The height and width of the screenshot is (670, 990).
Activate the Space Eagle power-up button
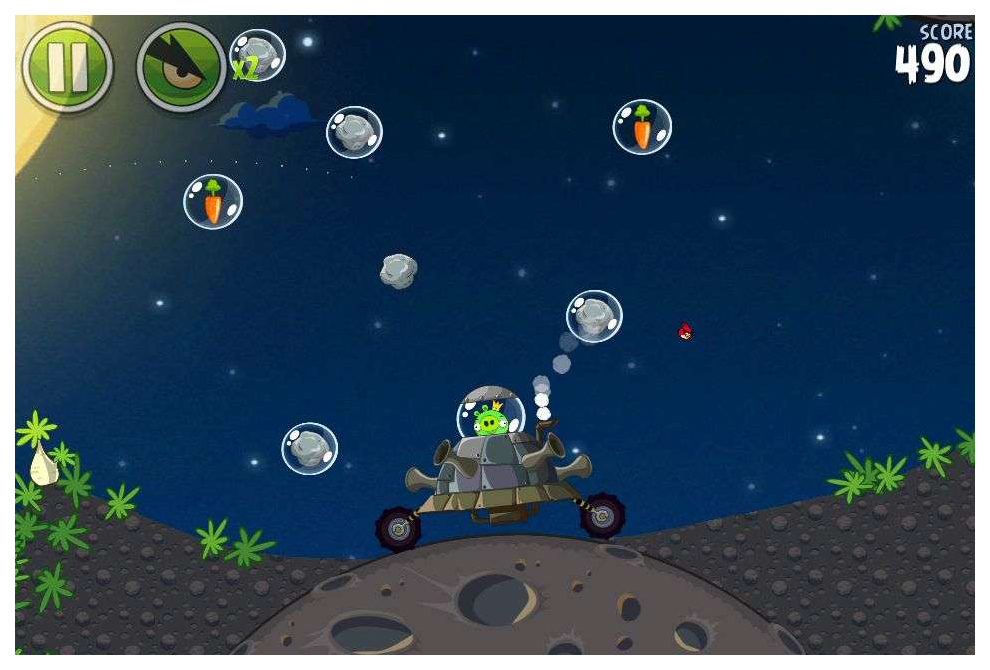[181, 68]
